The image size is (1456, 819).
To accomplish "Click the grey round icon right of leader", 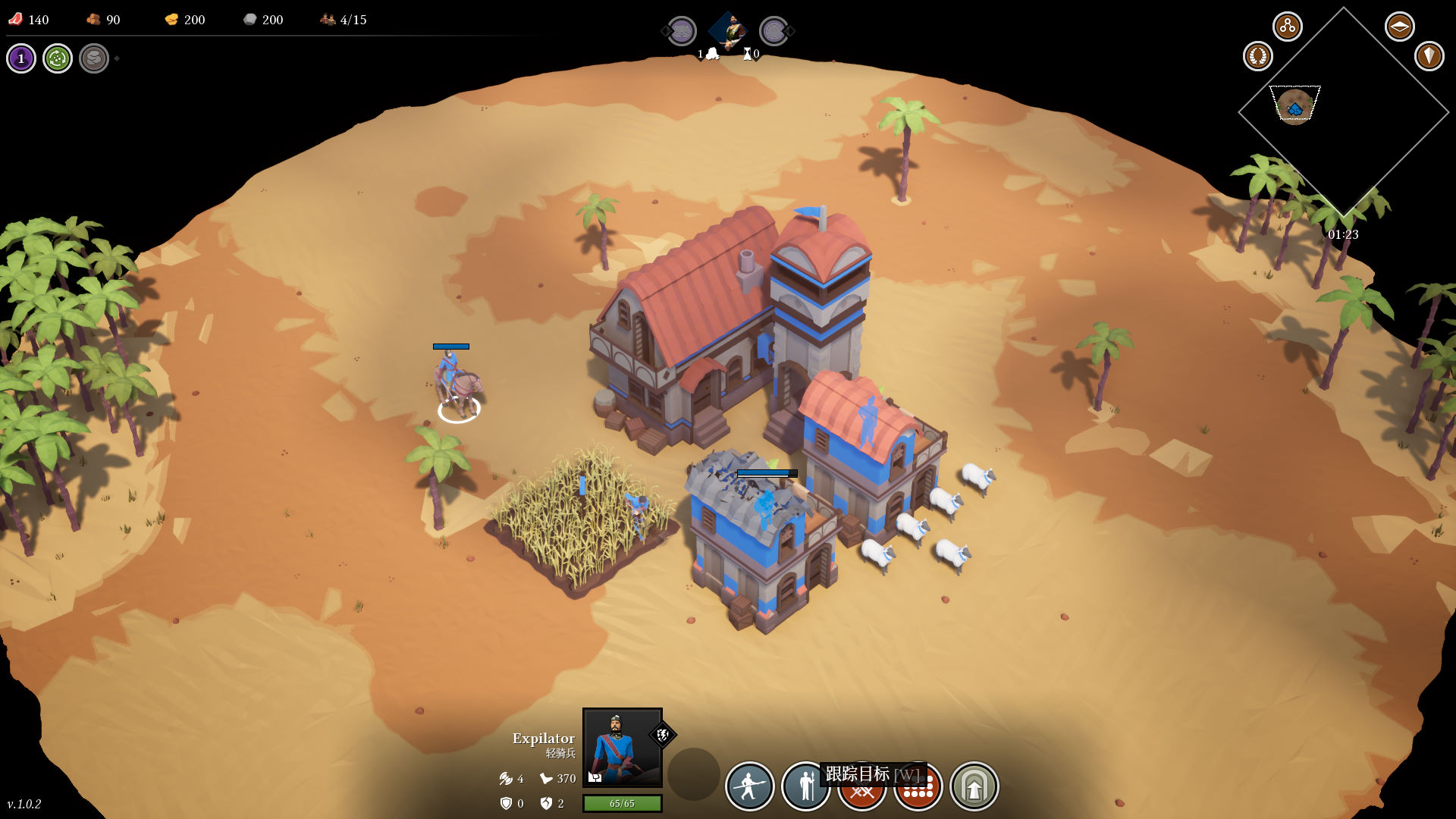I will (x=773, y=31).
